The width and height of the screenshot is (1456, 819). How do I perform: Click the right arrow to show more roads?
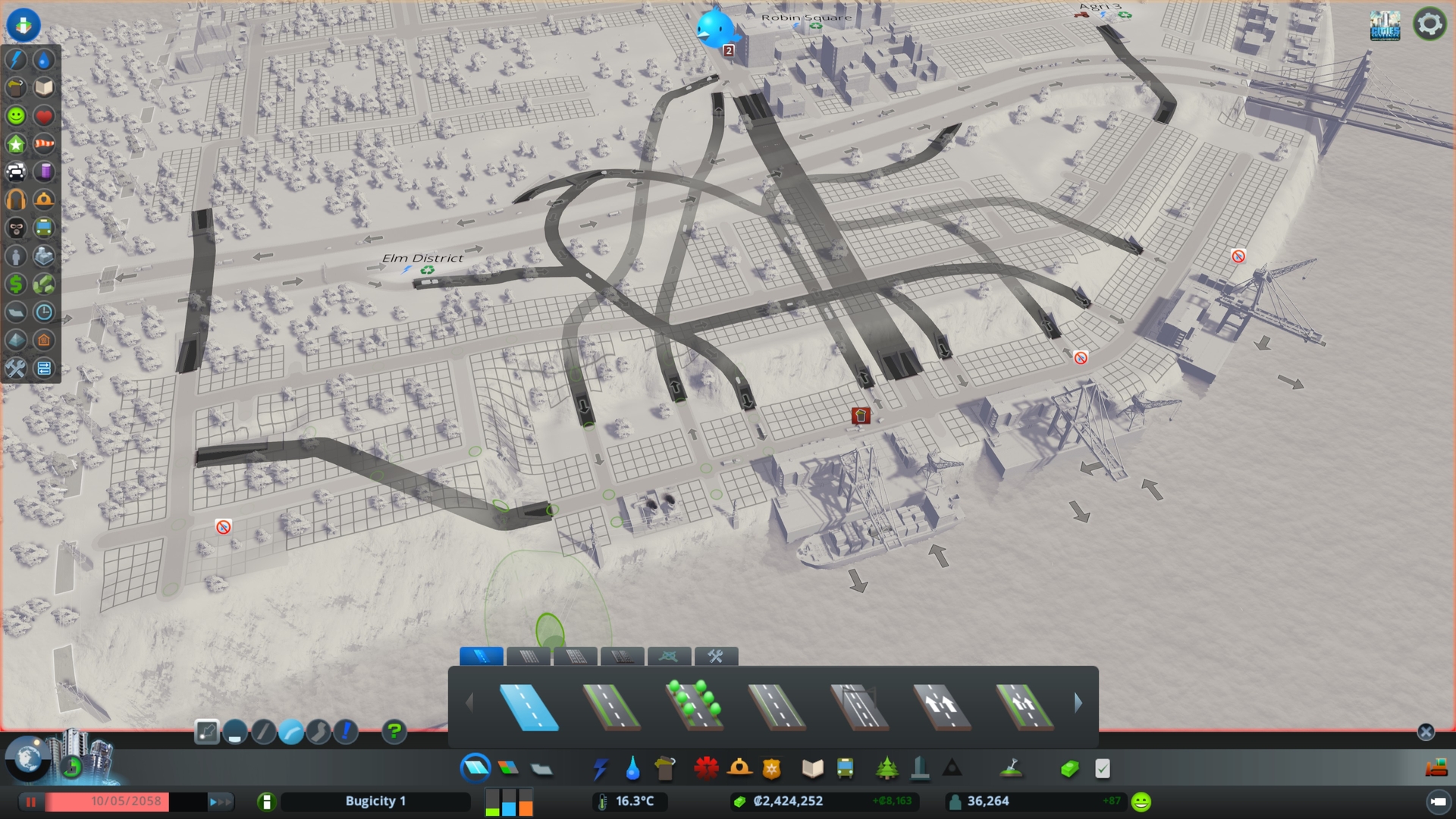[1078, 703]
